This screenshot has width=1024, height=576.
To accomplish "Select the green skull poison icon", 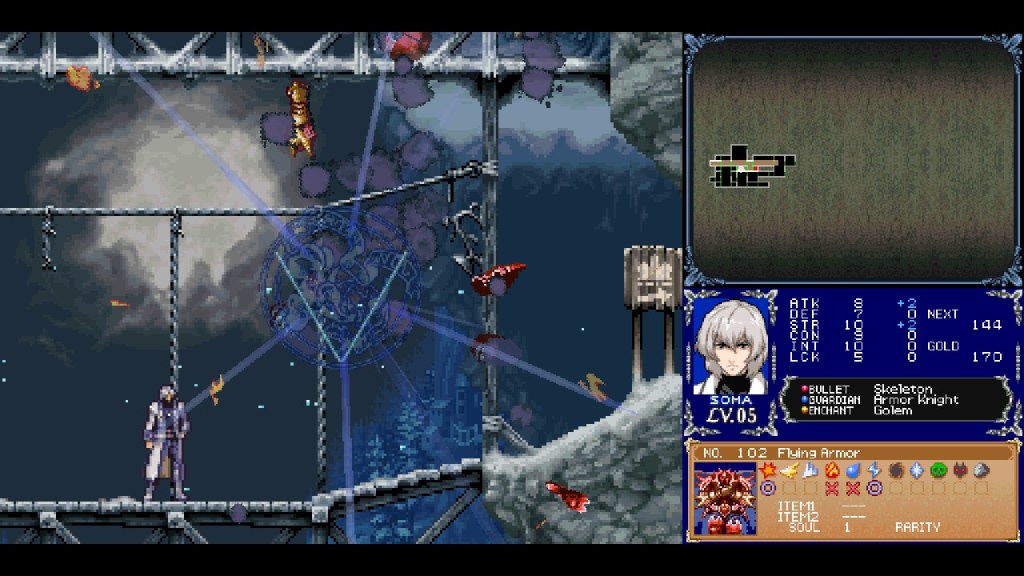I will pyautogui.click(x=938, y=470).
